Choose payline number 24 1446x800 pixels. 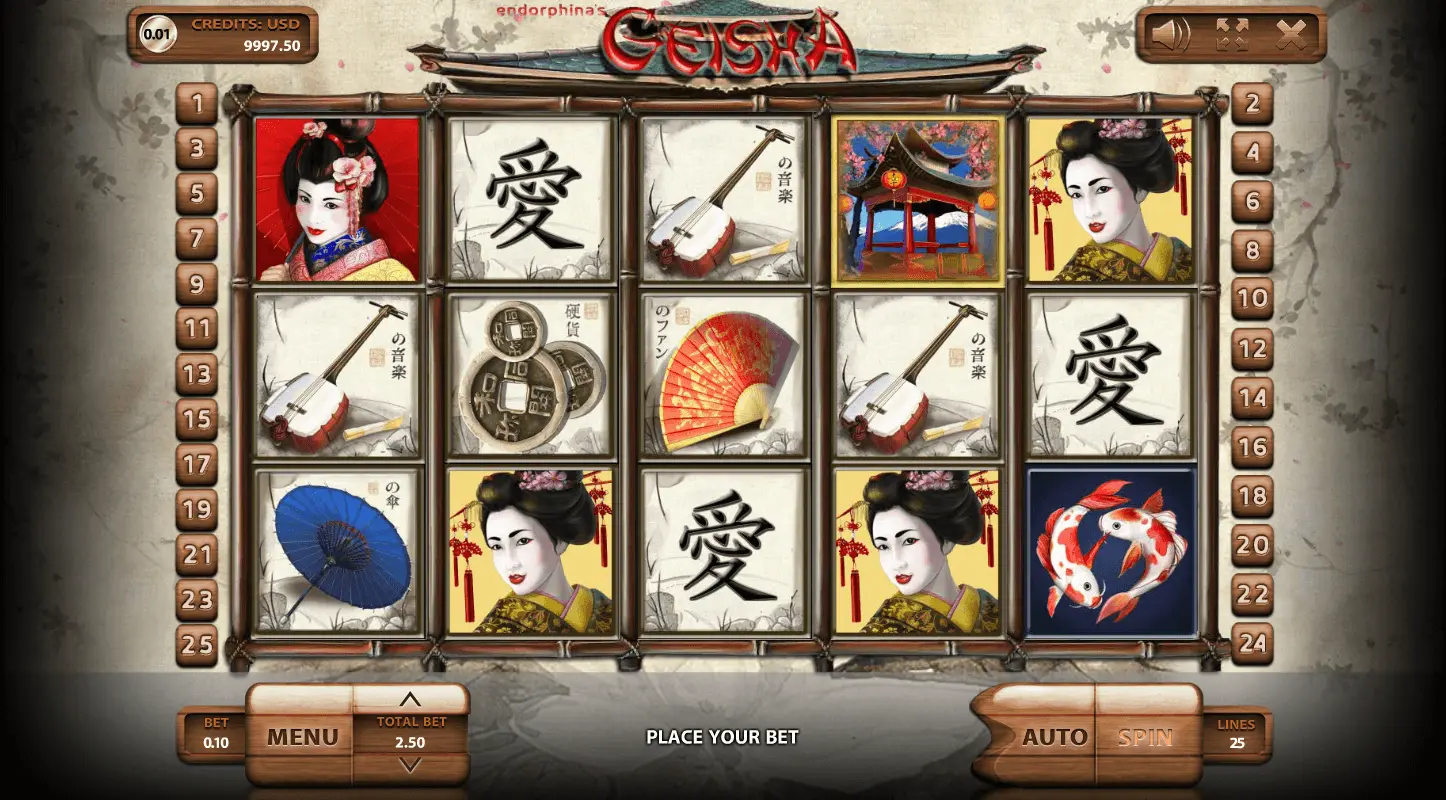pyautogui.click(x=1252, y=645)
